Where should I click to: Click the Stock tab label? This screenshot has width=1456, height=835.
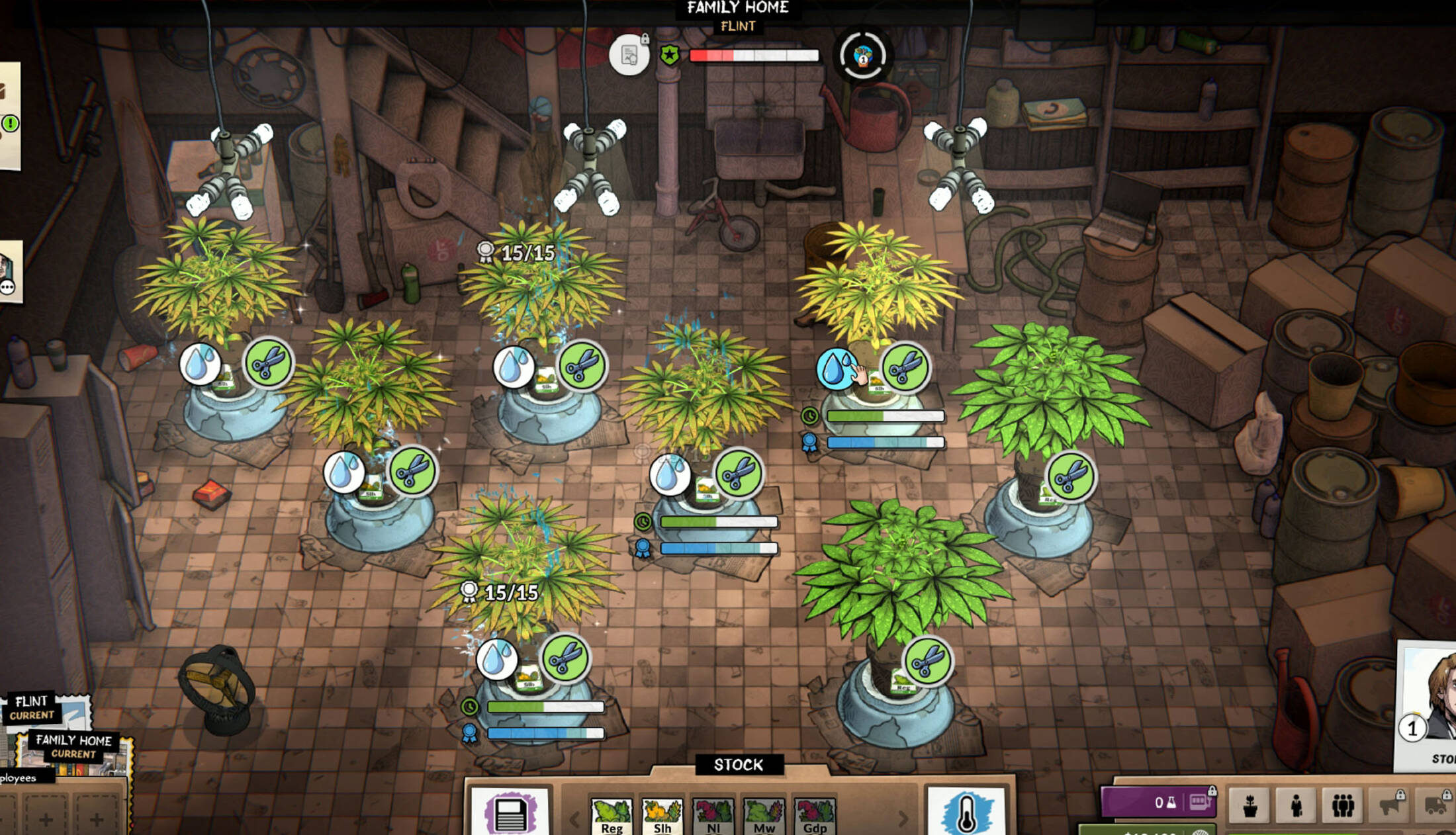739,765
